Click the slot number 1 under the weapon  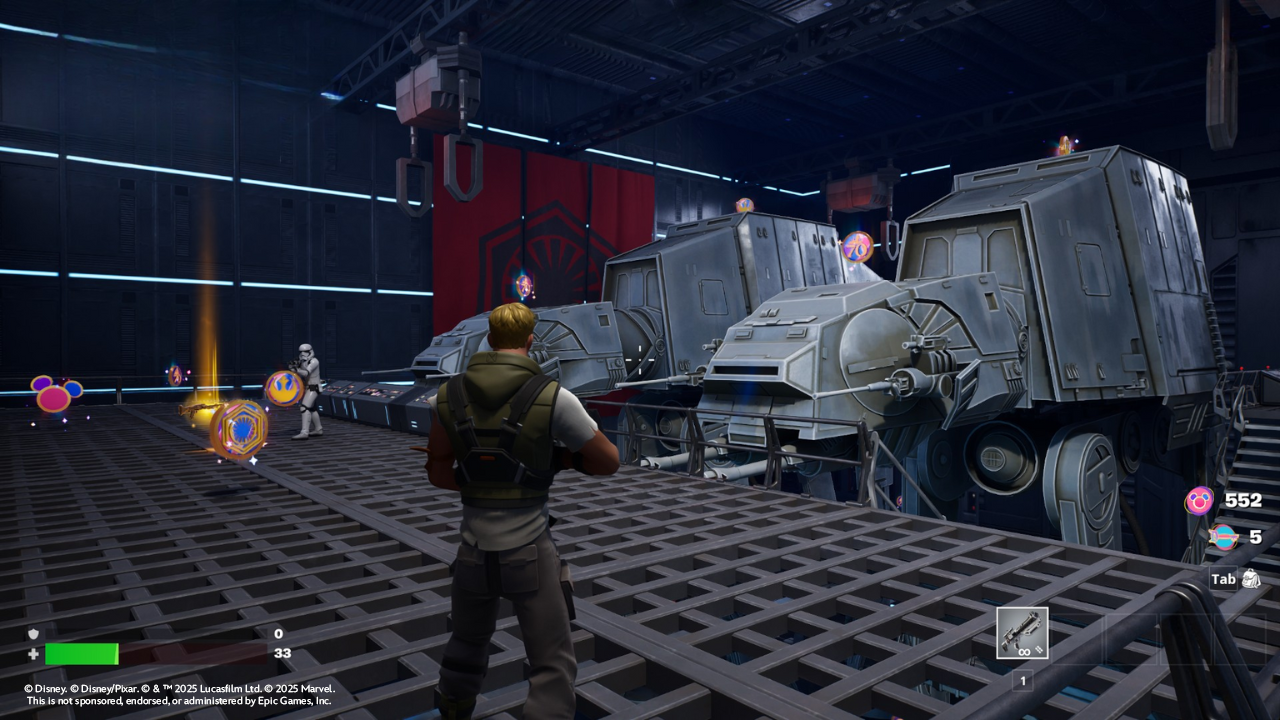pos(1023,681)
